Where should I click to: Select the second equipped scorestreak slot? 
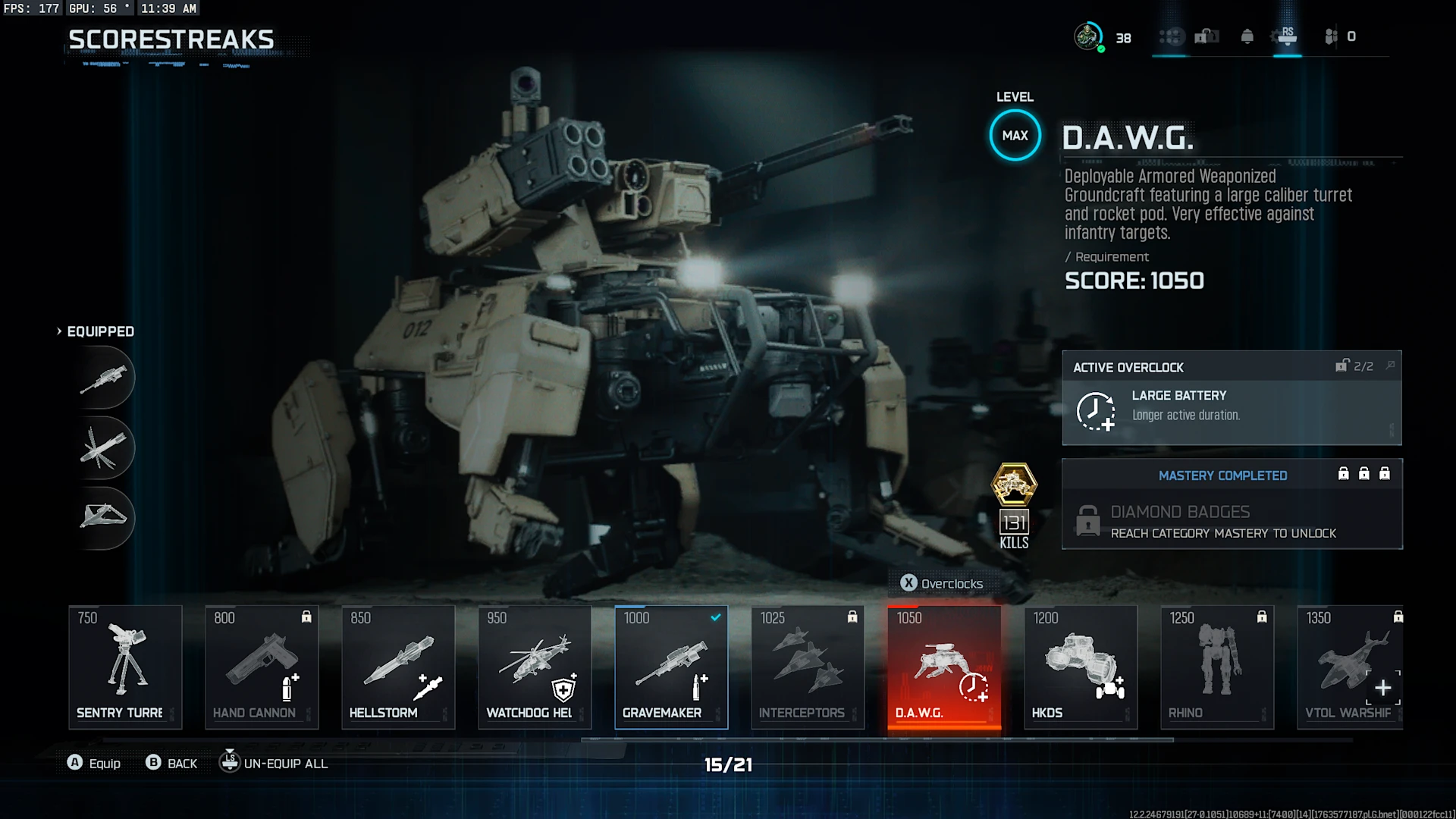pyautogui.click(x=105, y=447)
